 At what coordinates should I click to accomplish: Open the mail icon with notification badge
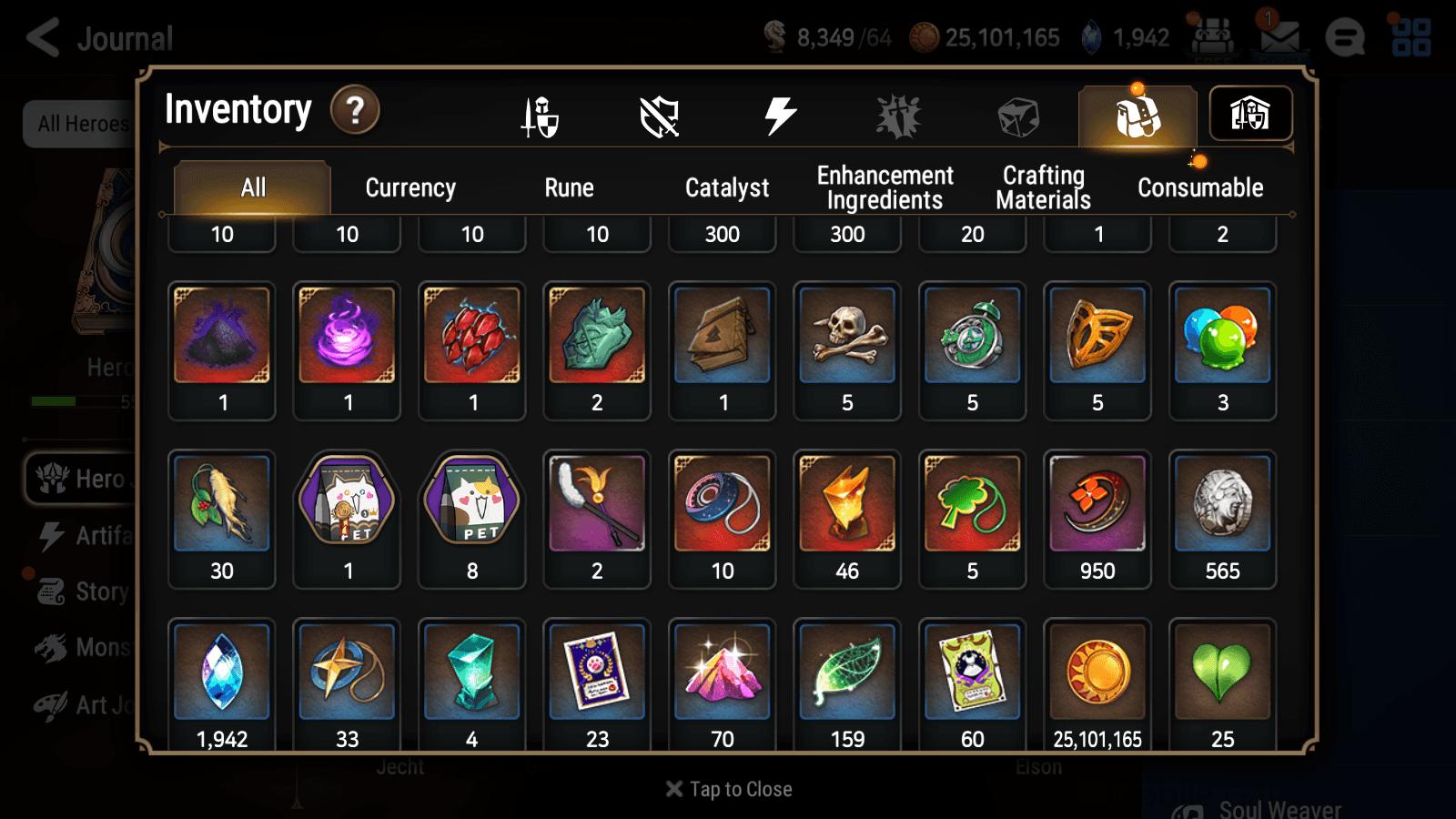(1281, 36)
